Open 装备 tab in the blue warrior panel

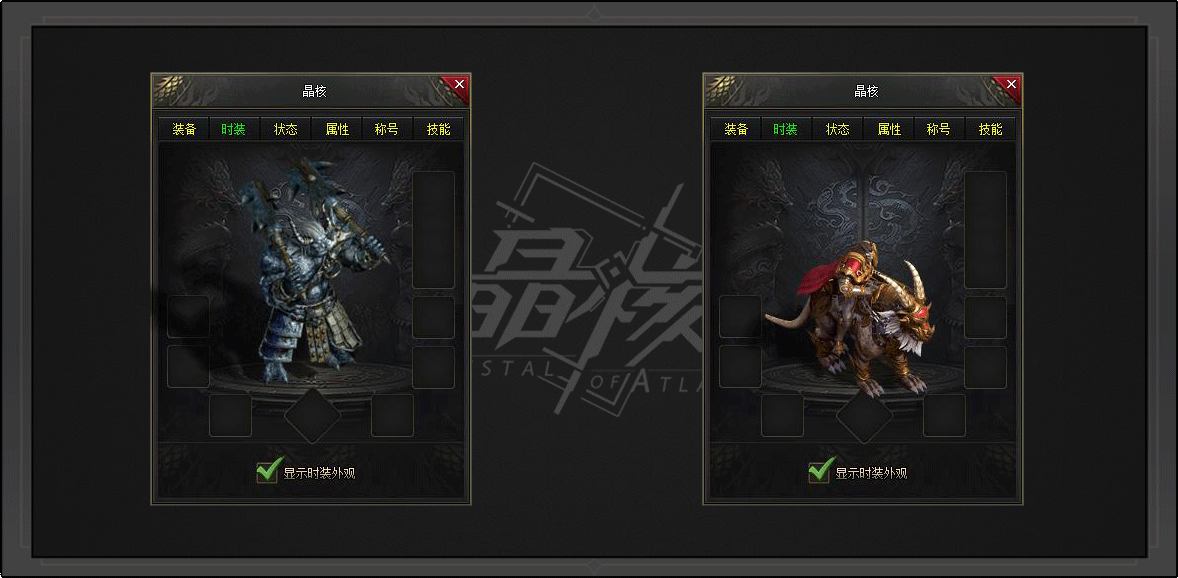[184, 130]
